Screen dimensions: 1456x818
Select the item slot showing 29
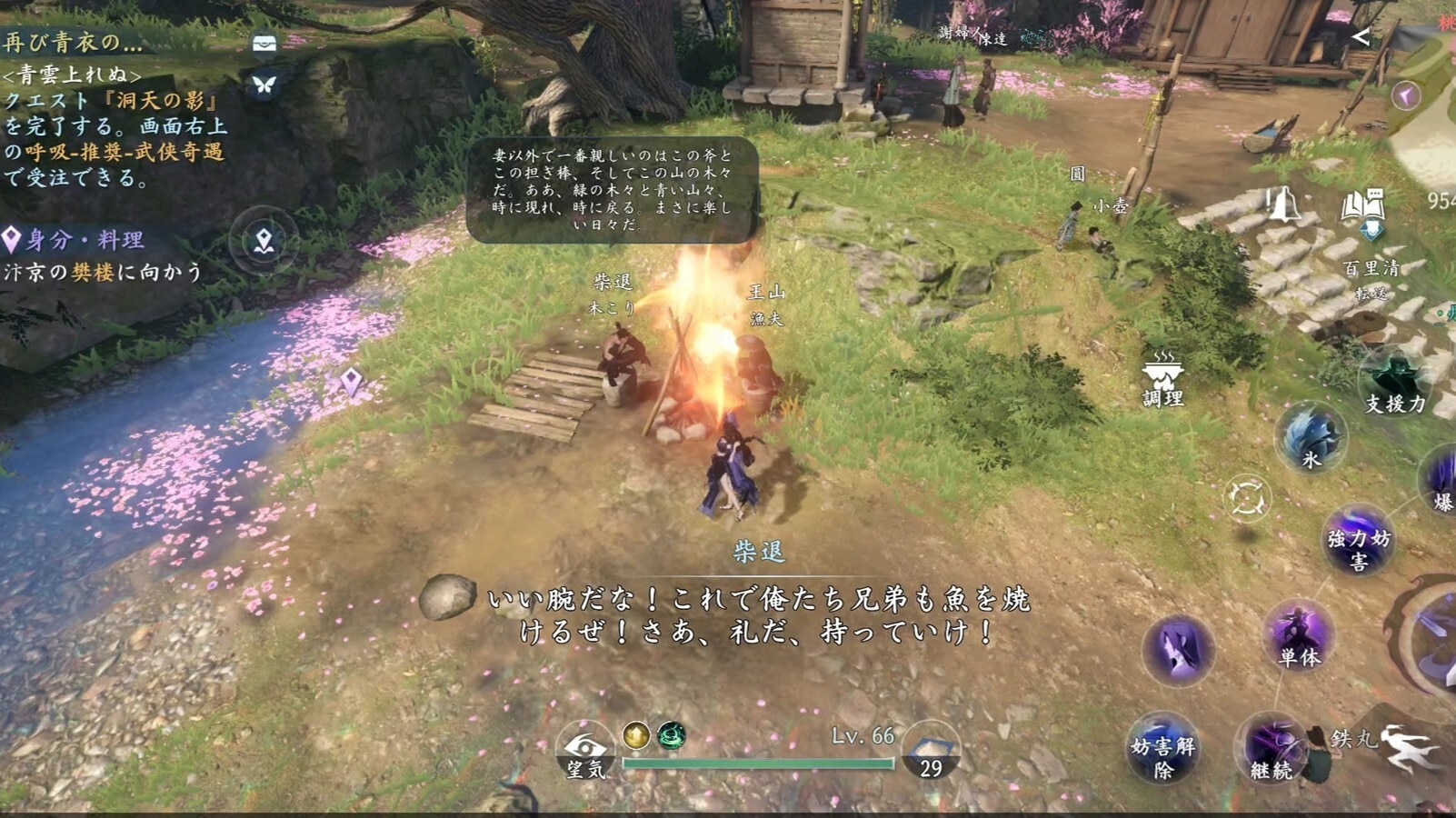pyautogui.click(x=931, y=753)
